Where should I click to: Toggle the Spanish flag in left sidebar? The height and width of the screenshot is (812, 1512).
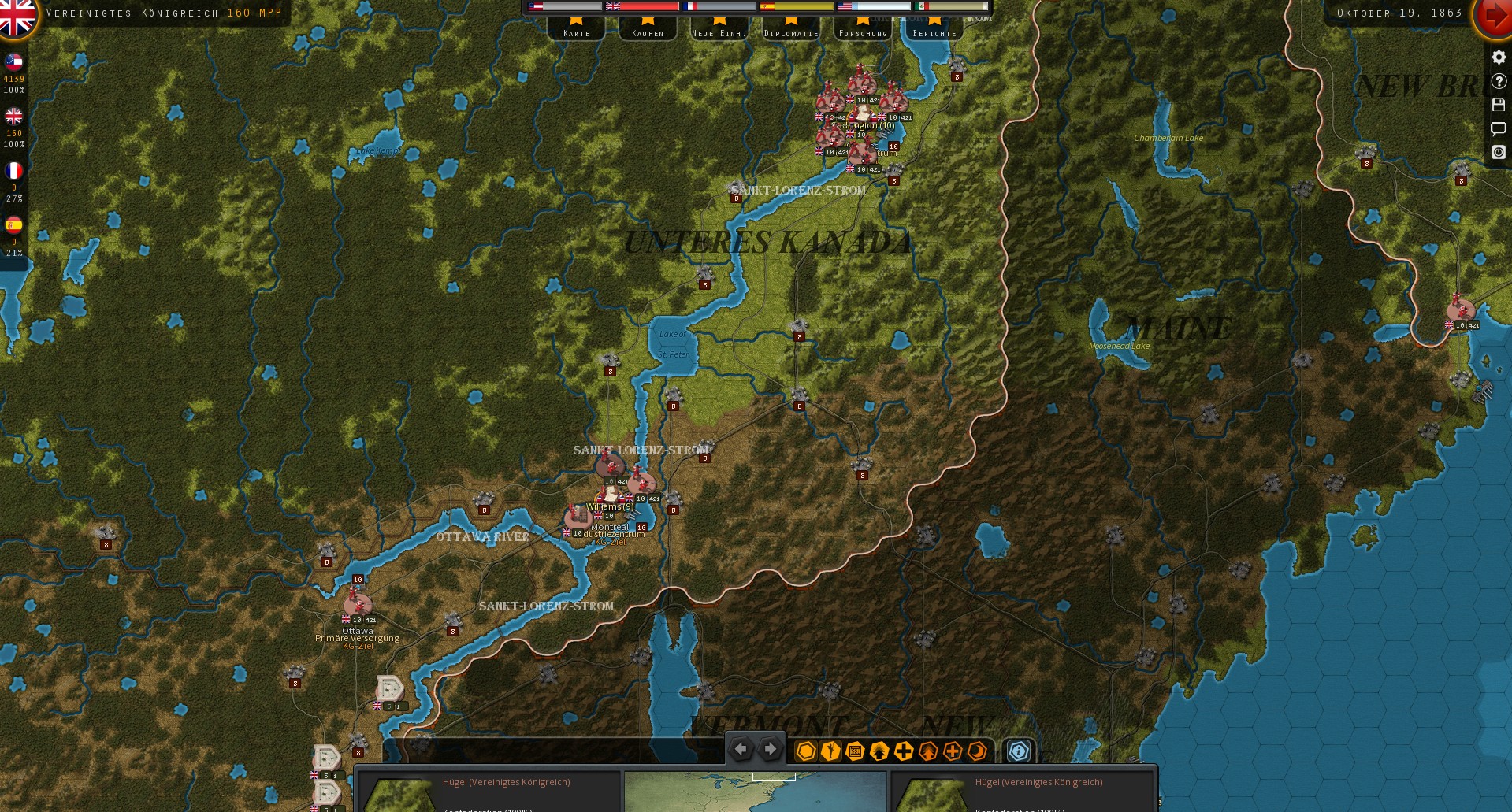pos(13,223)
